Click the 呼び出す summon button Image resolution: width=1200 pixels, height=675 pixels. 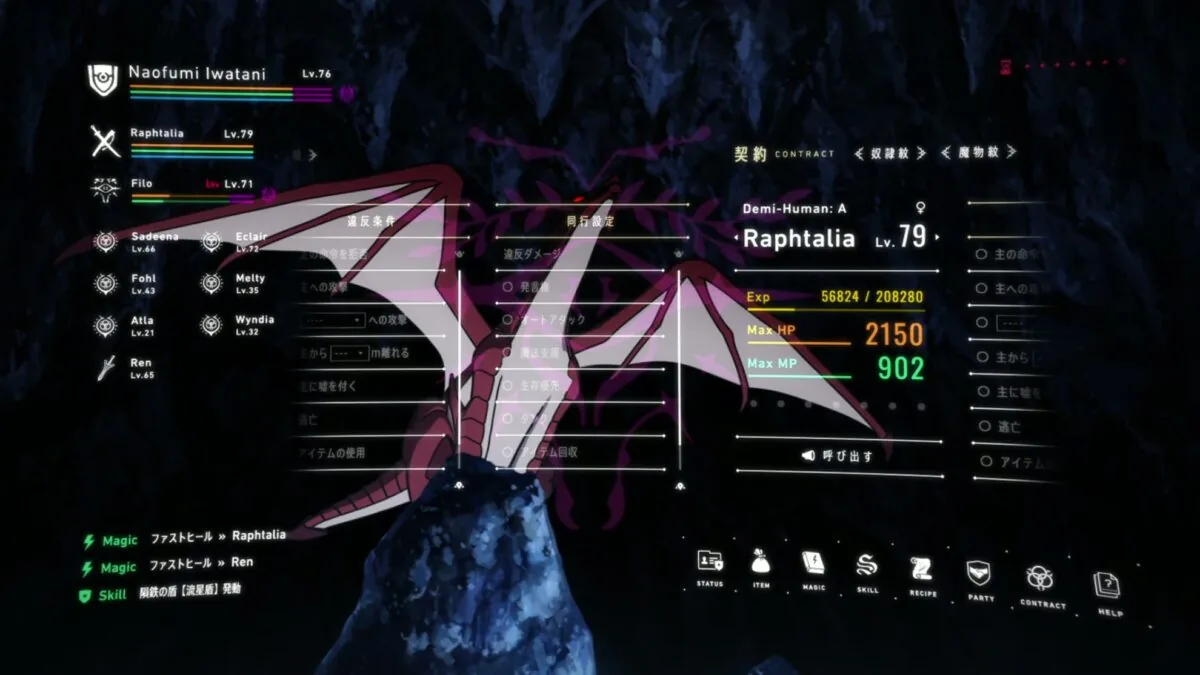[838, 456]
